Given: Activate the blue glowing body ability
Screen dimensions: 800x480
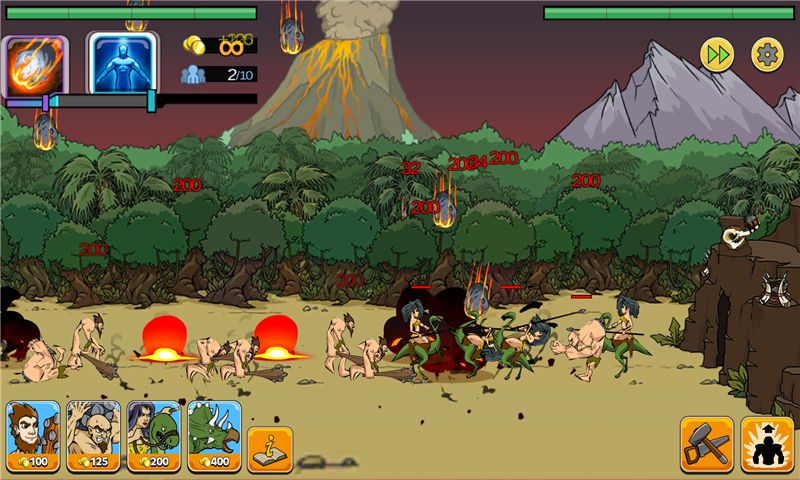Looking at the screenshot, I should [x=122, y=65].
